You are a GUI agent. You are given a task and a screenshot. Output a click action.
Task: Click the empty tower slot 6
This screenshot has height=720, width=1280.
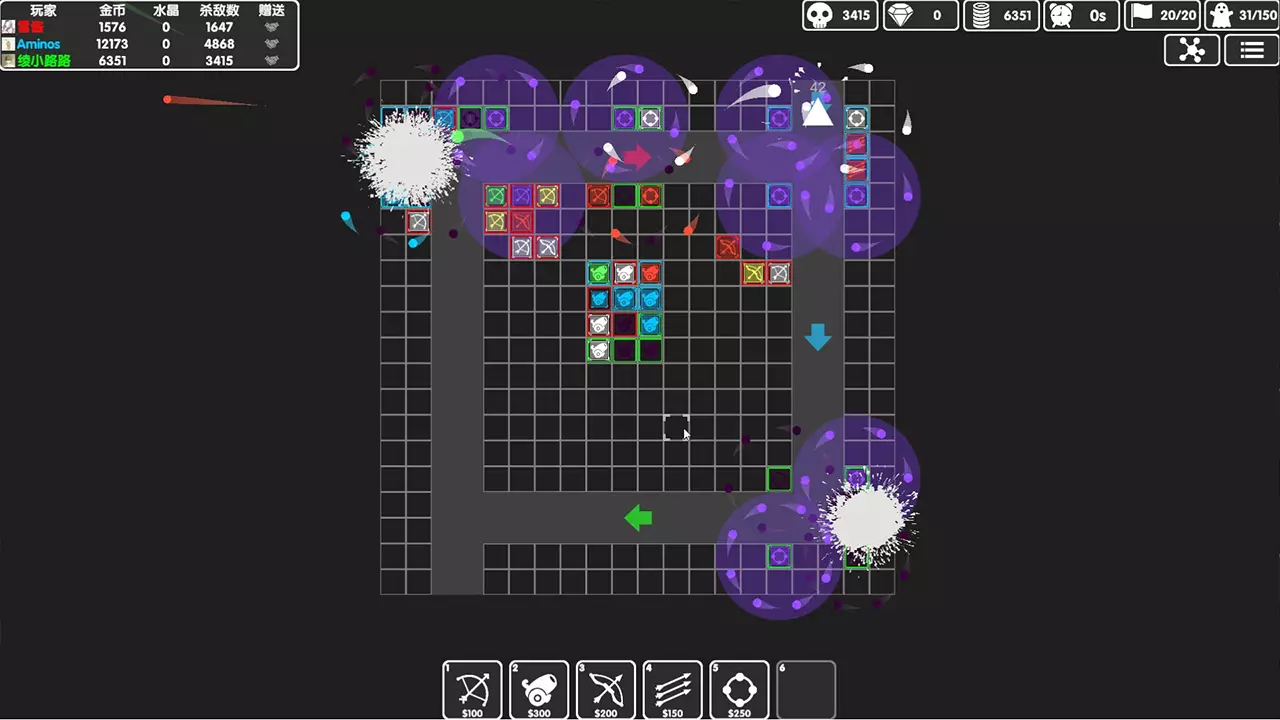coord(806,690)
